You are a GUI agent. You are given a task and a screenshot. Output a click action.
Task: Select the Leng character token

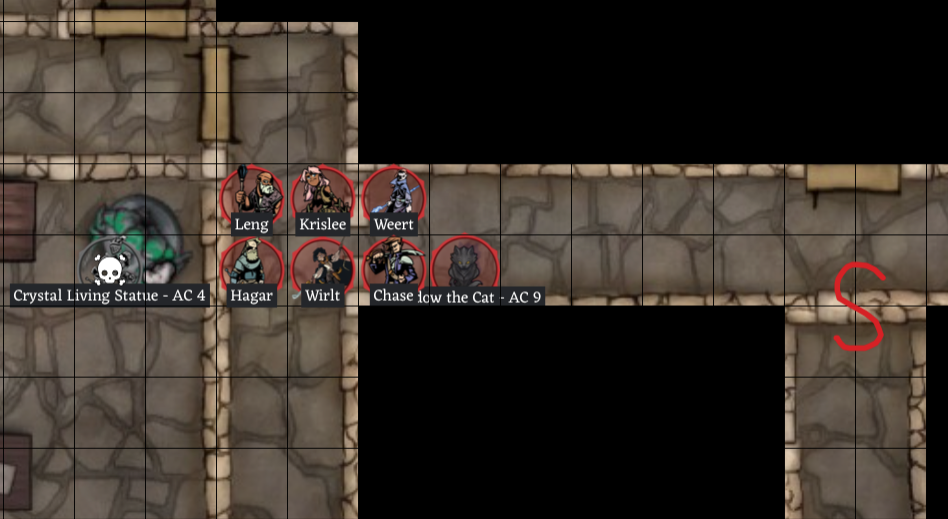252,195
